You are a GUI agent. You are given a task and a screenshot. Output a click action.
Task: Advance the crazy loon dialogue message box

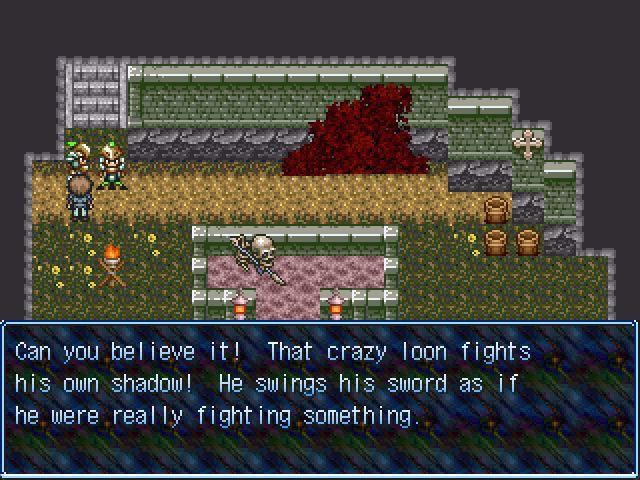[x=320, y=398]
